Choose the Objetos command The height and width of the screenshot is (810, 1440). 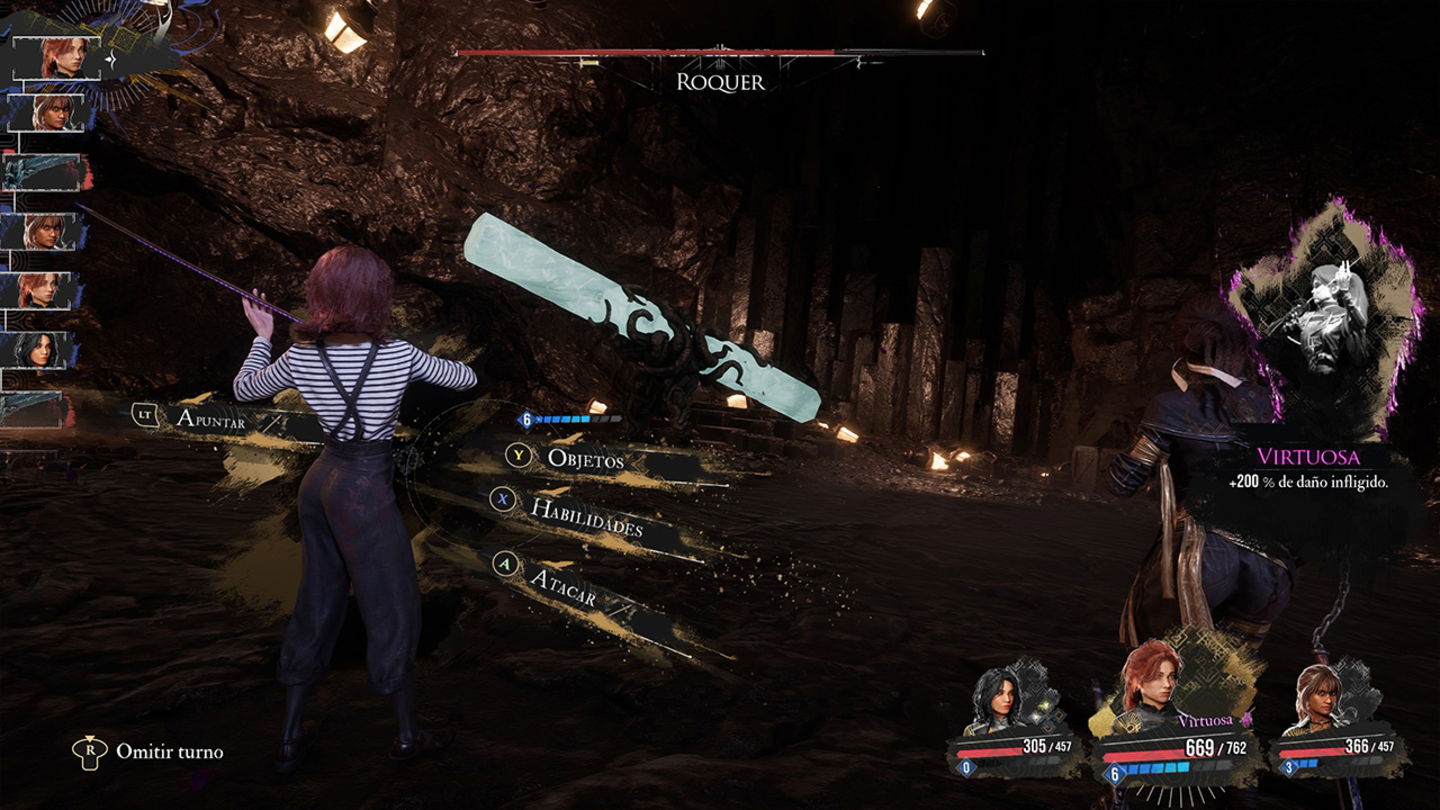585,459
